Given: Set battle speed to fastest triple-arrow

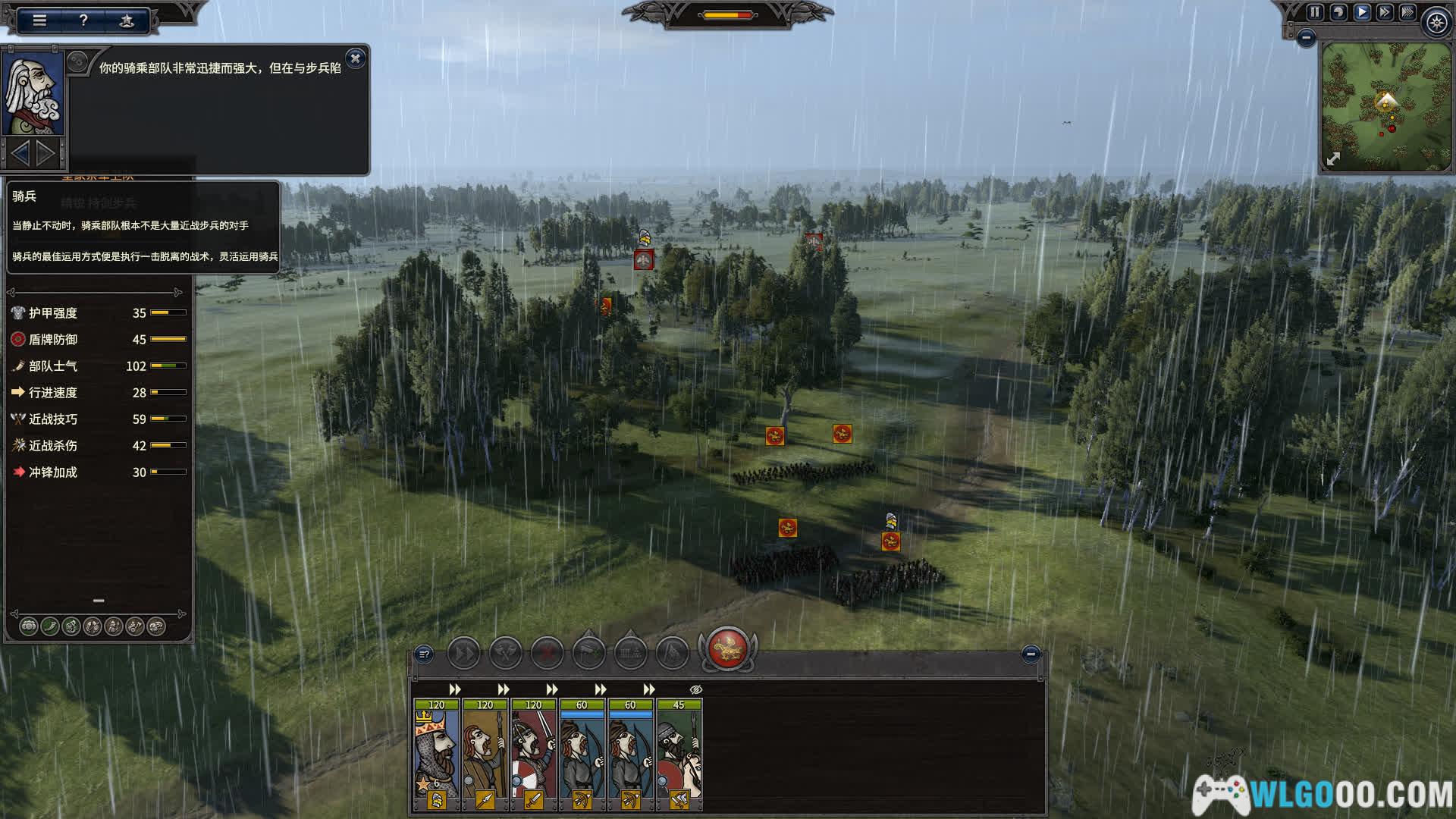Looking at the screenshot, I should pyautogui.click(x=1407, y=12).
